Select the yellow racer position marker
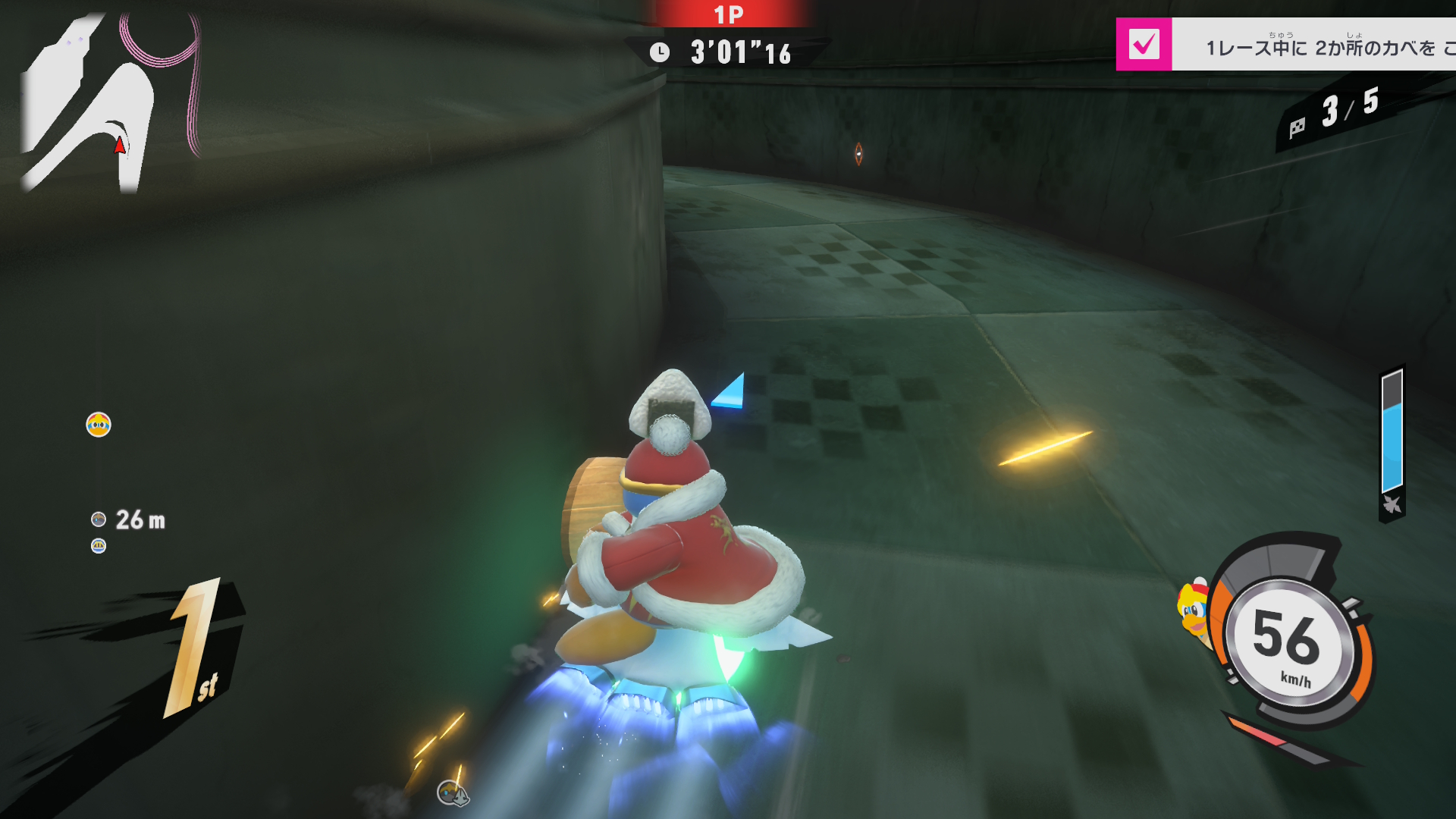 click(x=99, y=425)
